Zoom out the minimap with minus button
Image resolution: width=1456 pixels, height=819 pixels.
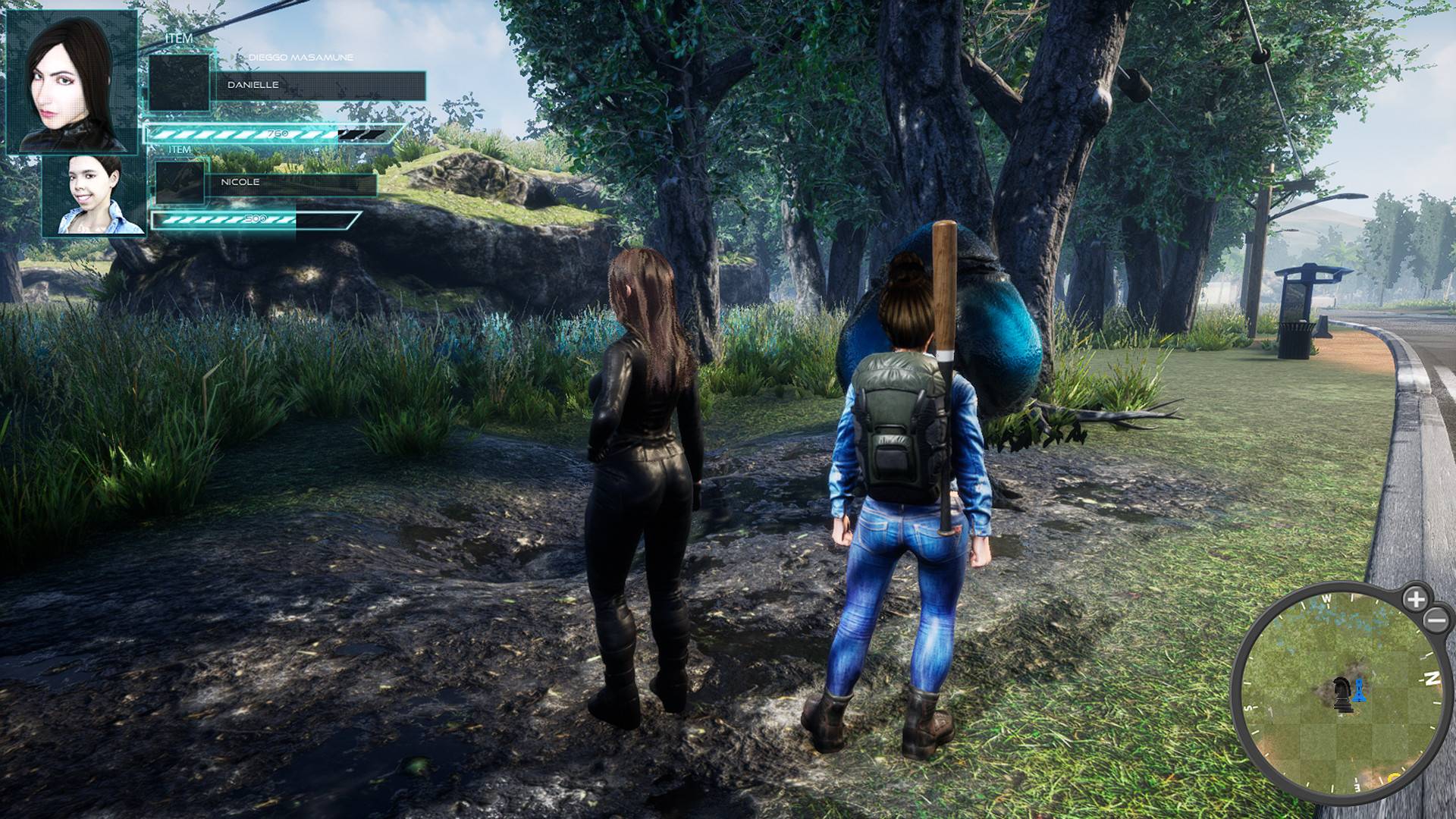tap(1437, 621)
